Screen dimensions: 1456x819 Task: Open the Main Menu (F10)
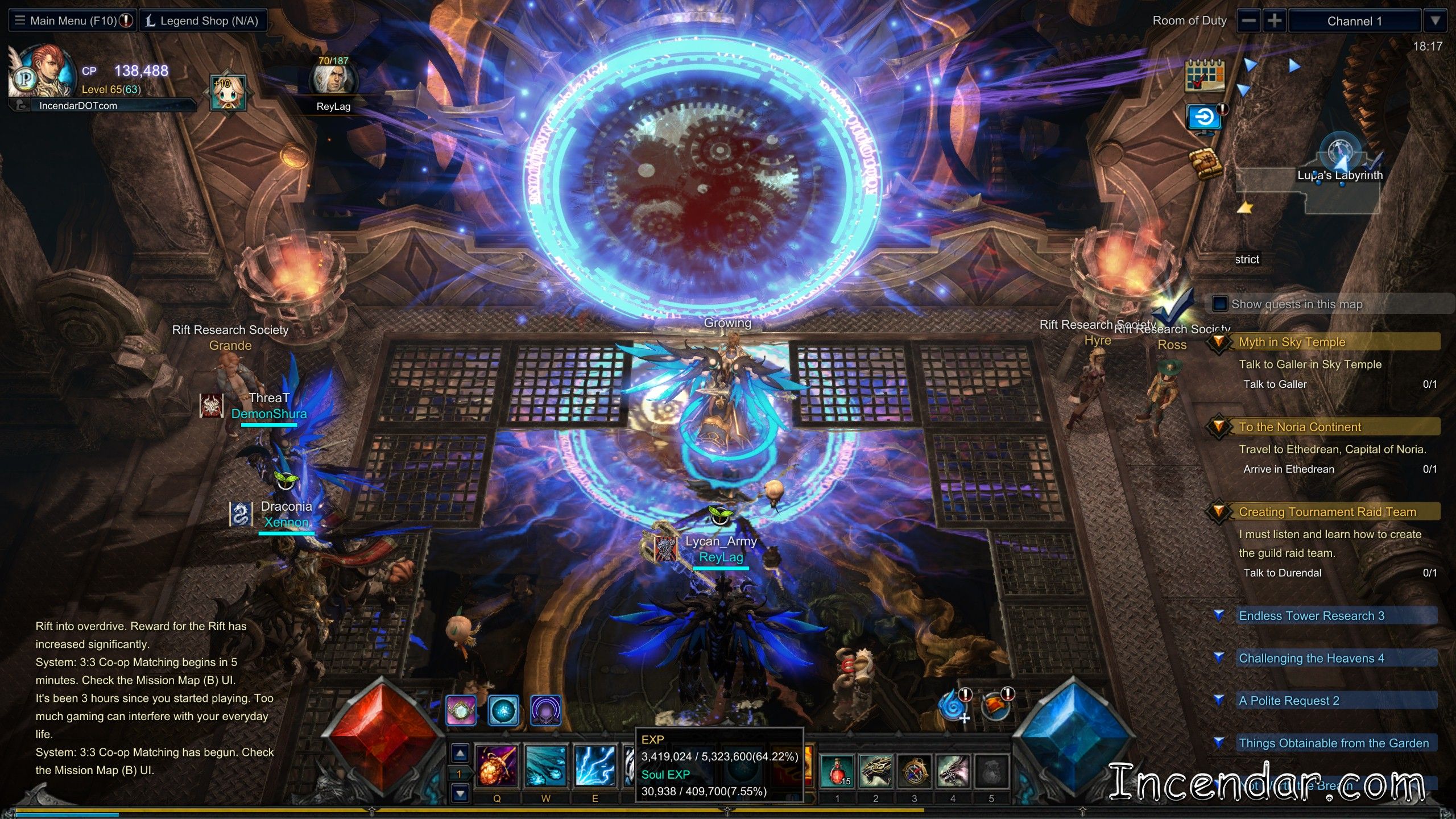coord(71,20)
